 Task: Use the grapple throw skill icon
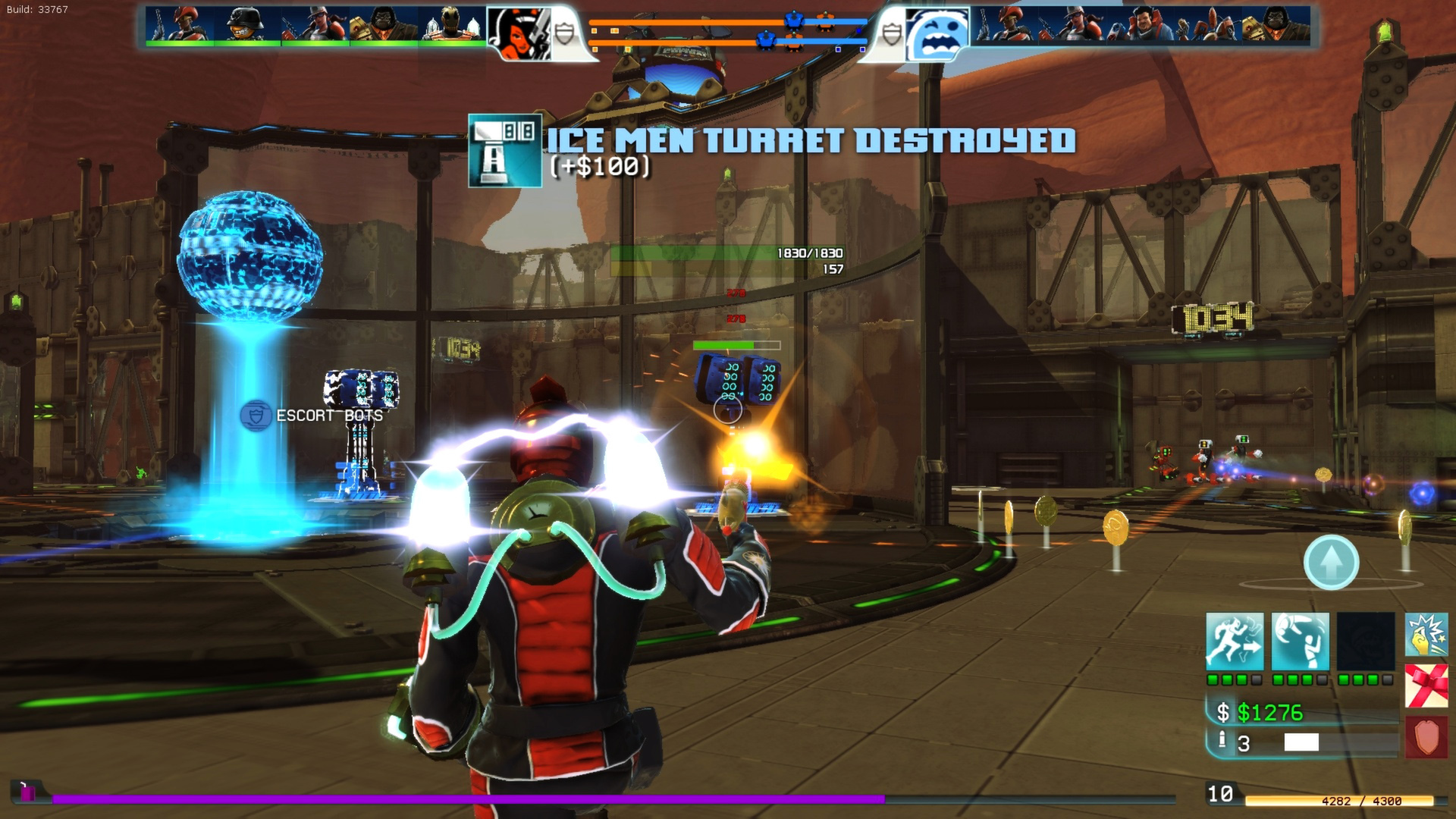1300,642
